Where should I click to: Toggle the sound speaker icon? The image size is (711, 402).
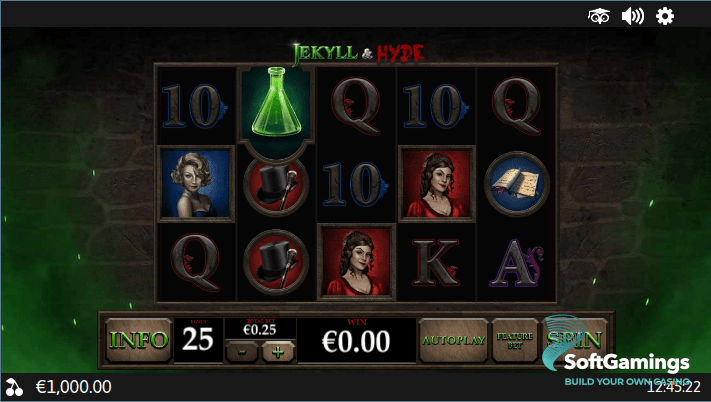coord(632,15)
